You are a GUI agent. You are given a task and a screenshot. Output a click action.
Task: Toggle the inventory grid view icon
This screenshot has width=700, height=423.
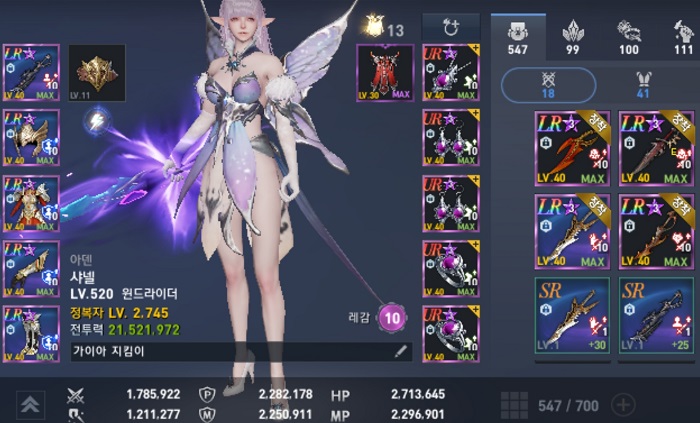click(514, 405)
